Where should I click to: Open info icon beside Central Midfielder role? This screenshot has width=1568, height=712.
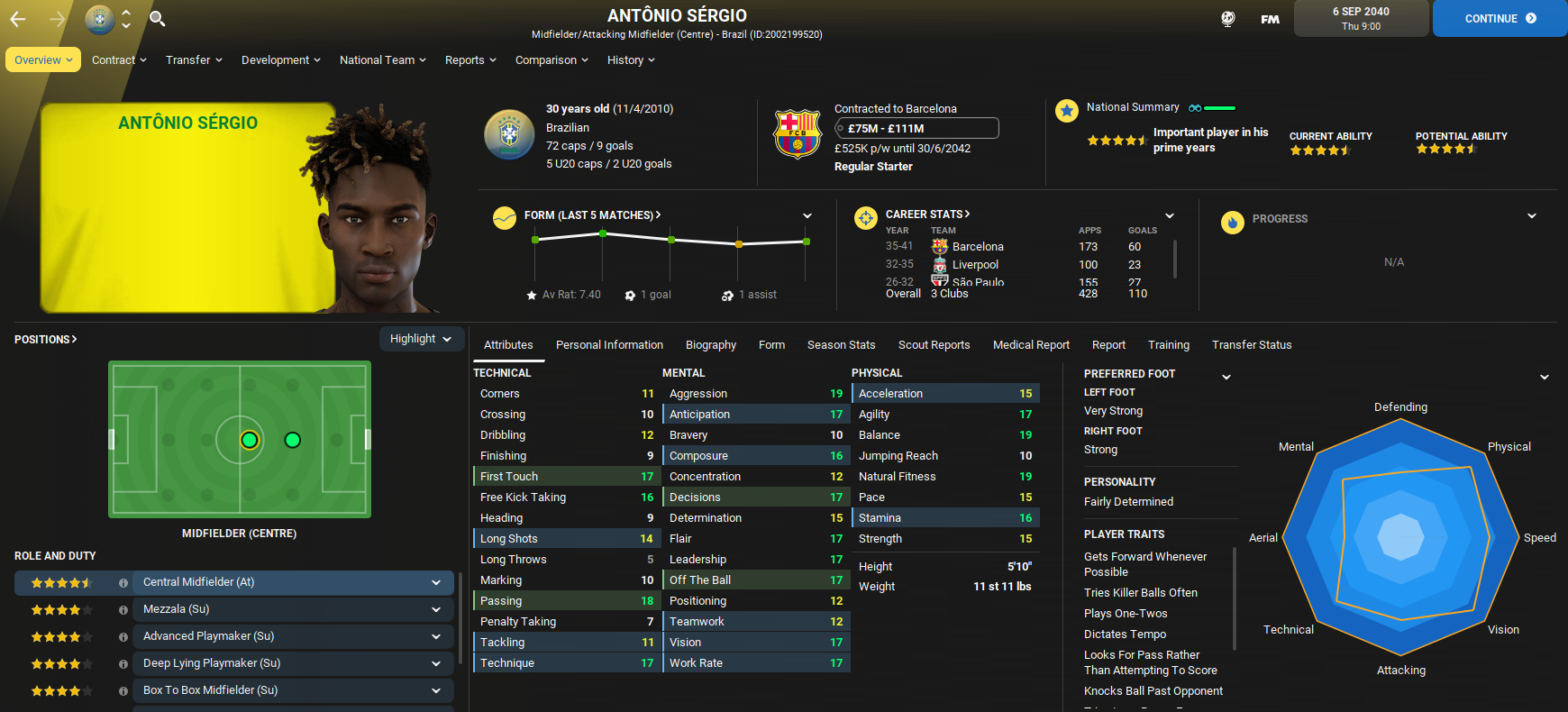[x=123, y=582]
